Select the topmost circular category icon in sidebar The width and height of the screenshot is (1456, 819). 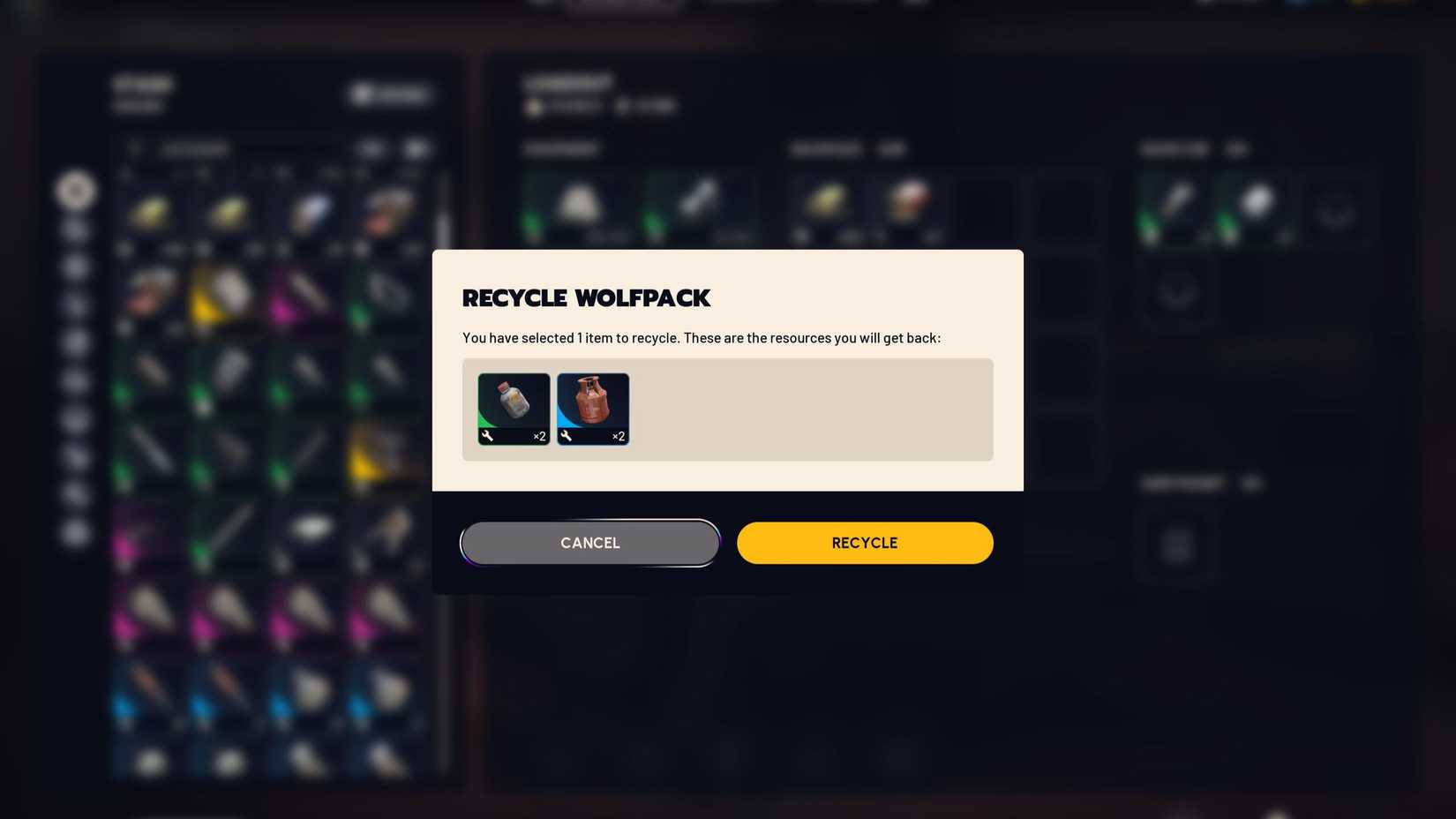tap(76, 190)
